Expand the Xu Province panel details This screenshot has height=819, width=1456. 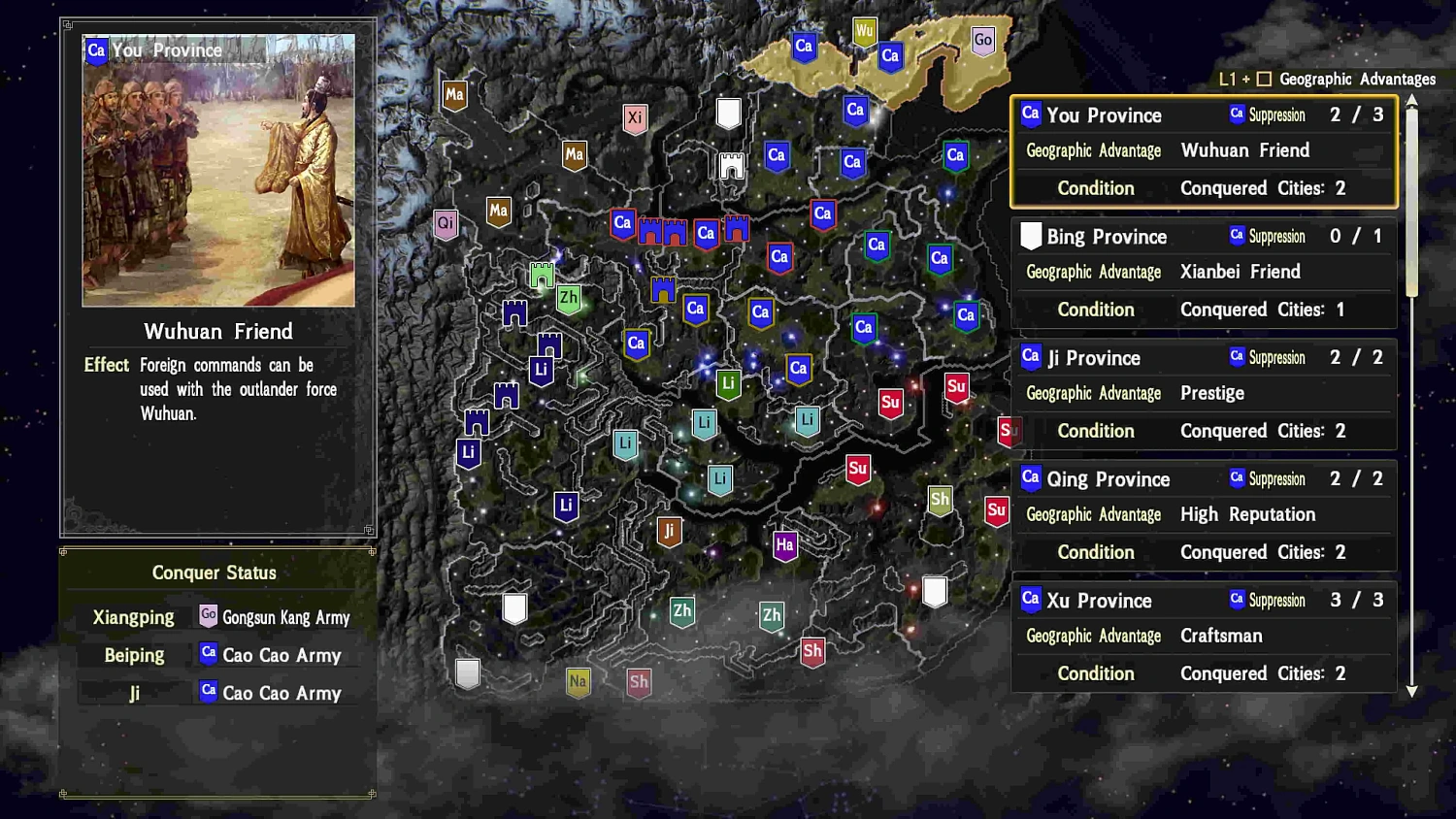click(1100, 600)
